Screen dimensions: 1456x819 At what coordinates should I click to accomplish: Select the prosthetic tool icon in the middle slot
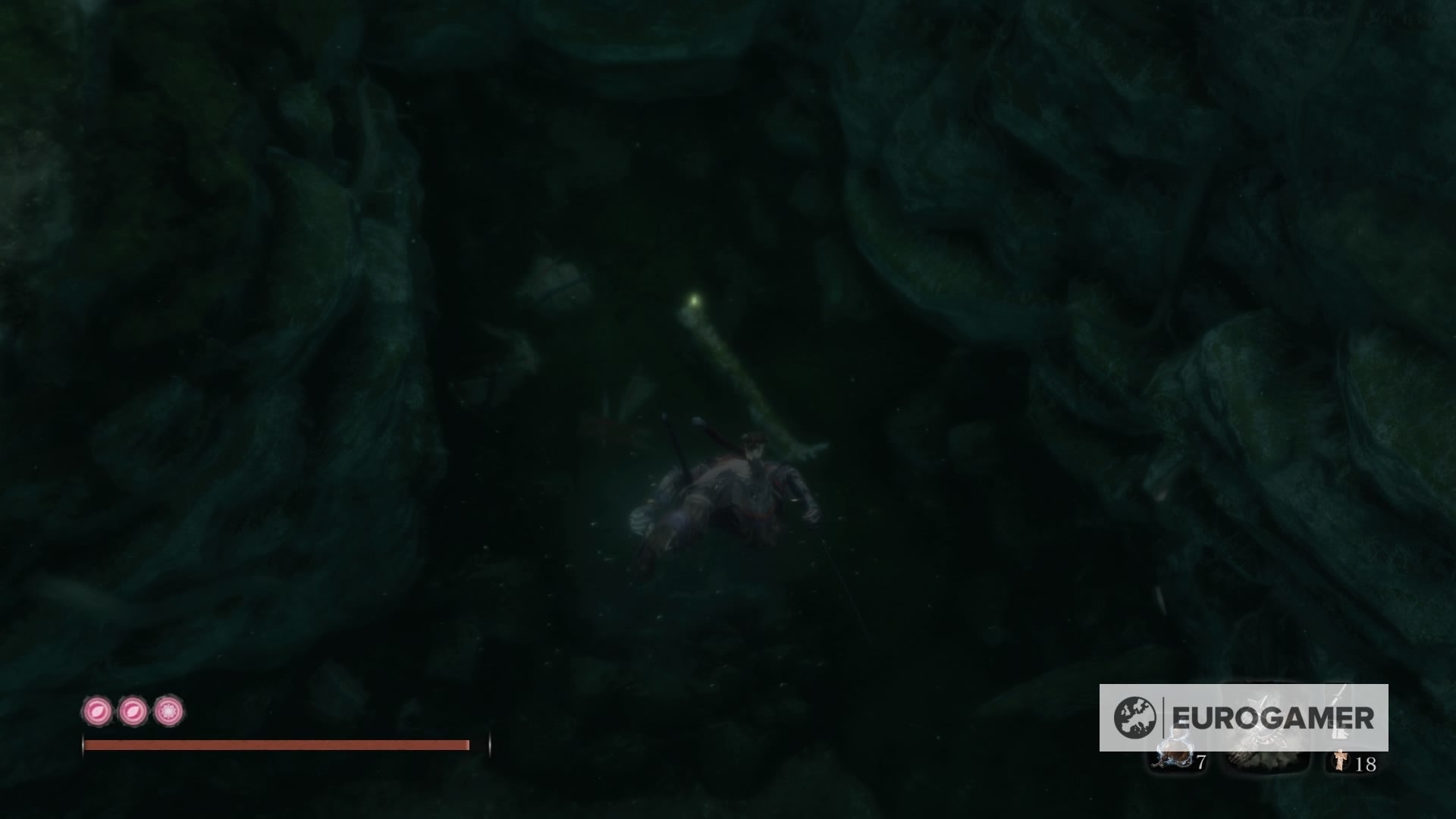click(1265, 758)
